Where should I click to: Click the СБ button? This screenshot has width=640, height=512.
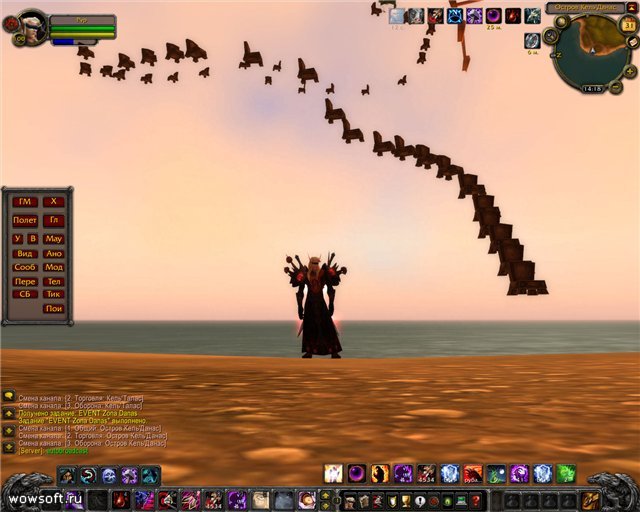(26, 295)
